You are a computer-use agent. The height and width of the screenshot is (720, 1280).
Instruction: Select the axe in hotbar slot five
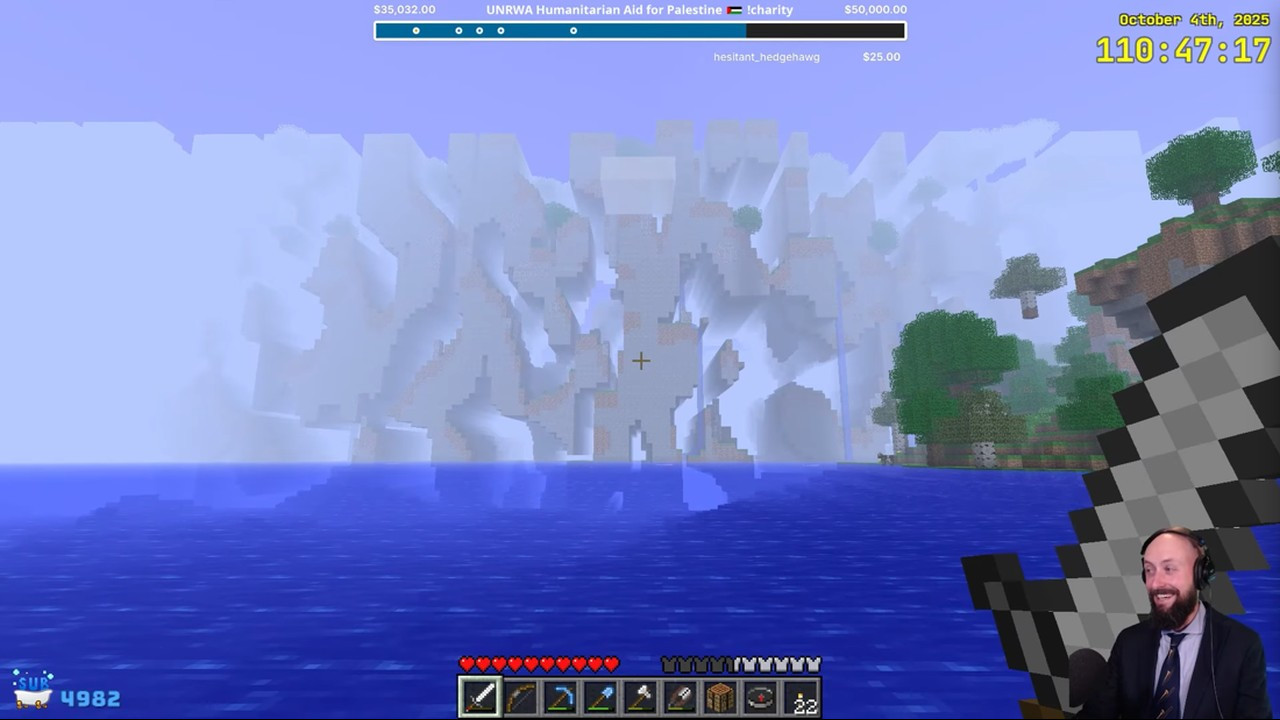639,697
